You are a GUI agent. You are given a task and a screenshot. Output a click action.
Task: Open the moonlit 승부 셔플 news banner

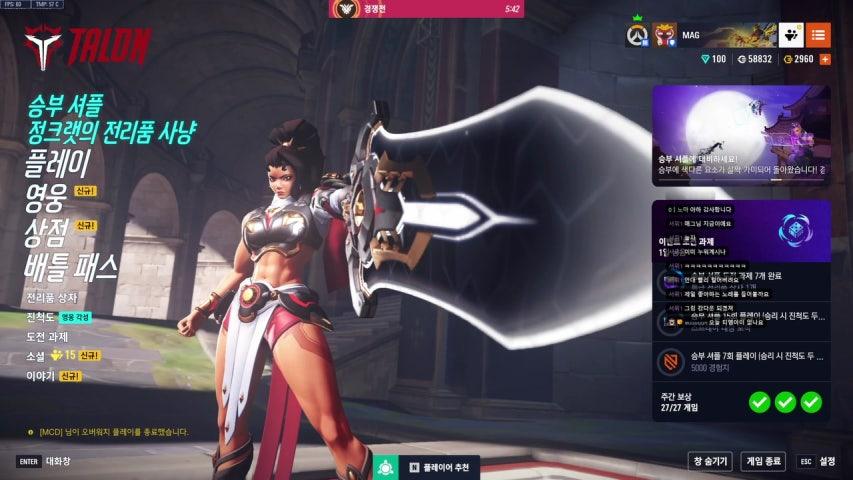coord(740,135)
